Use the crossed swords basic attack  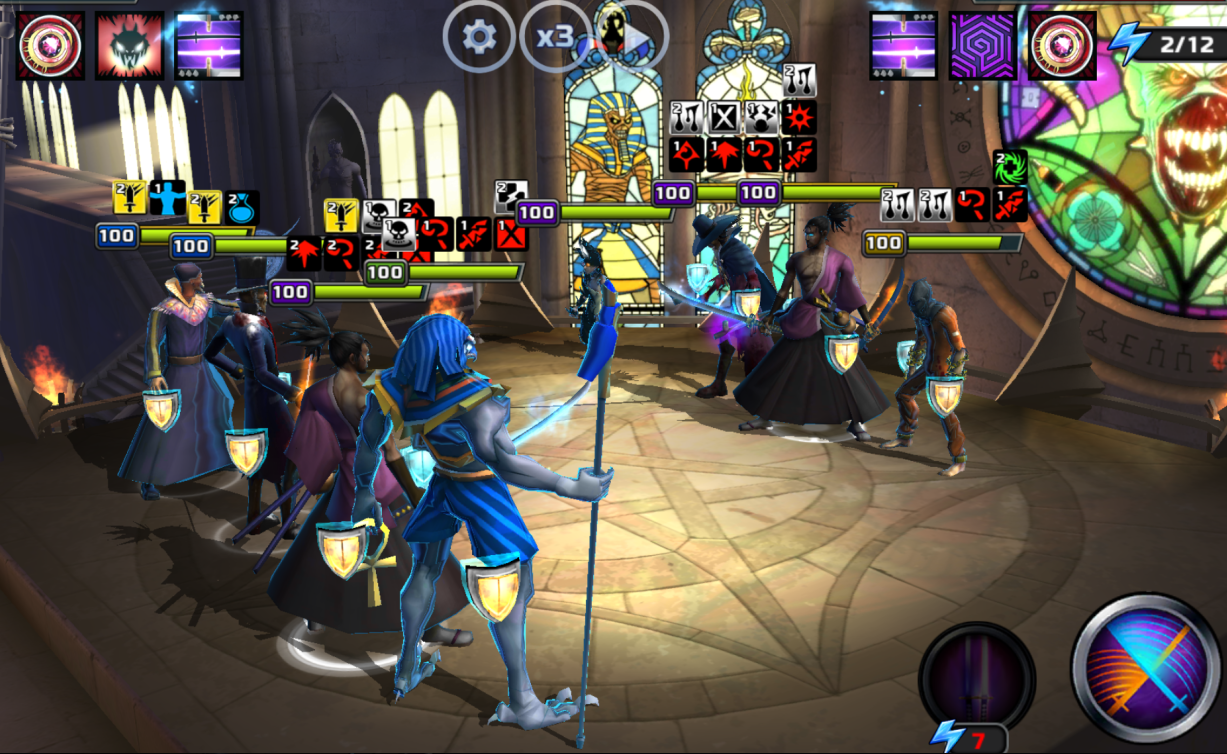point(1146,668)
